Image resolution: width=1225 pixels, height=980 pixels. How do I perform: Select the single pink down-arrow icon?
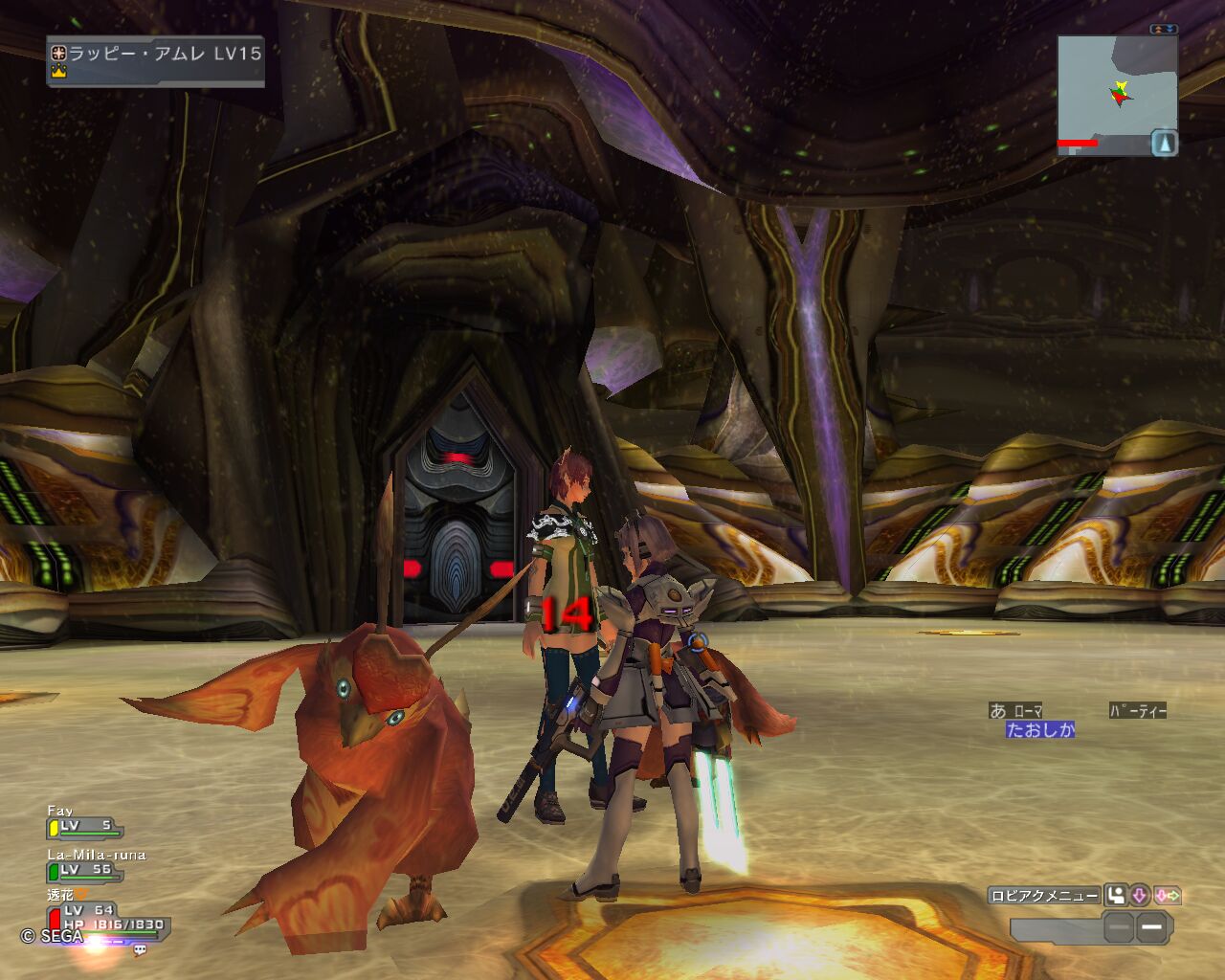(1140, 896)
